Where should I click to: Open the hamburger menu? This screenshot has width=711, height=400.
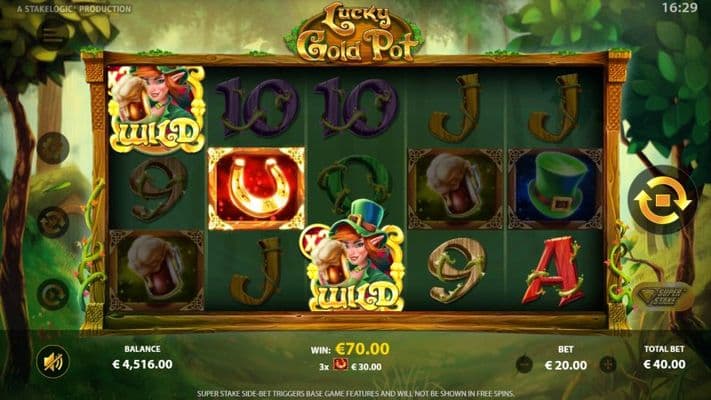coord(53,34)
